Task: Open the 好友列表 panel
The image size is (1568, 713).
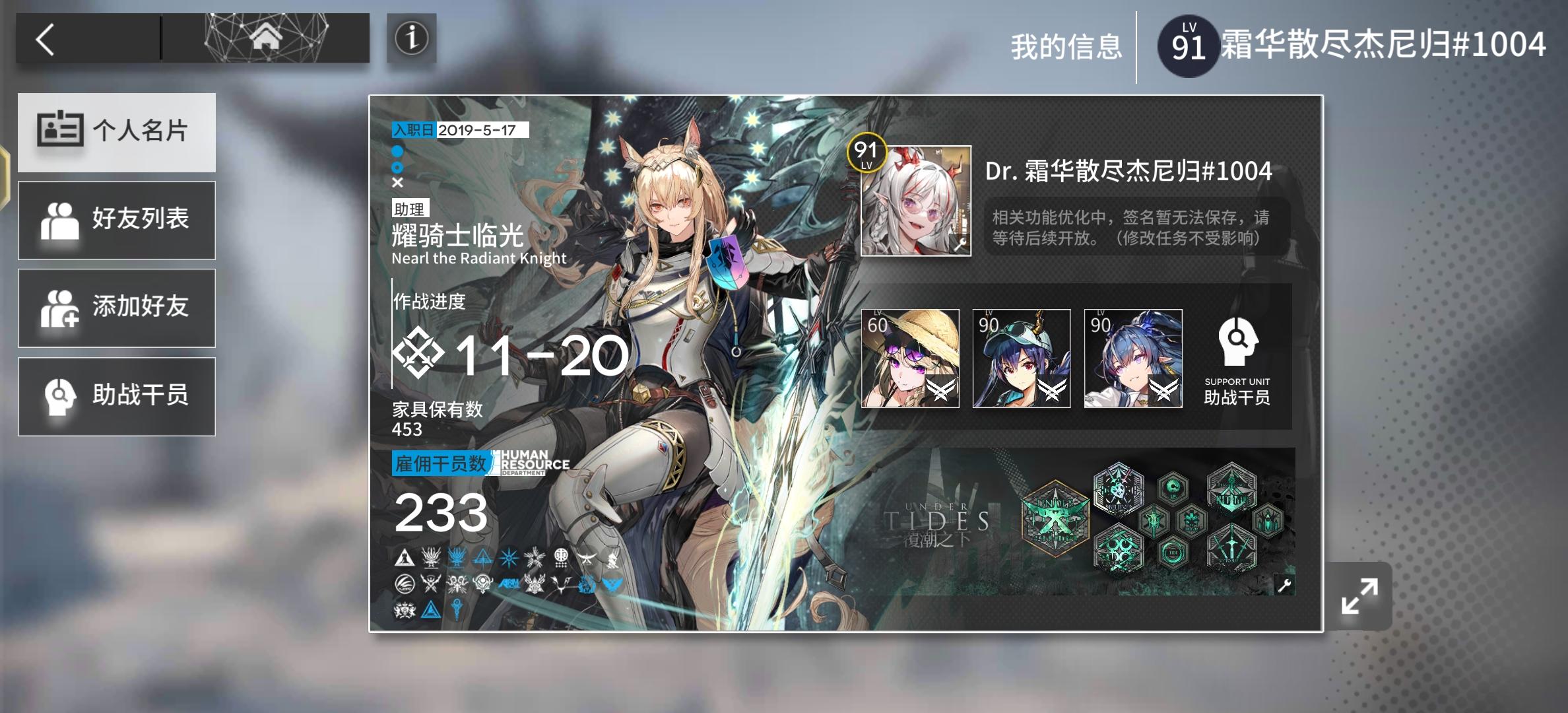Action: [117, 219]
